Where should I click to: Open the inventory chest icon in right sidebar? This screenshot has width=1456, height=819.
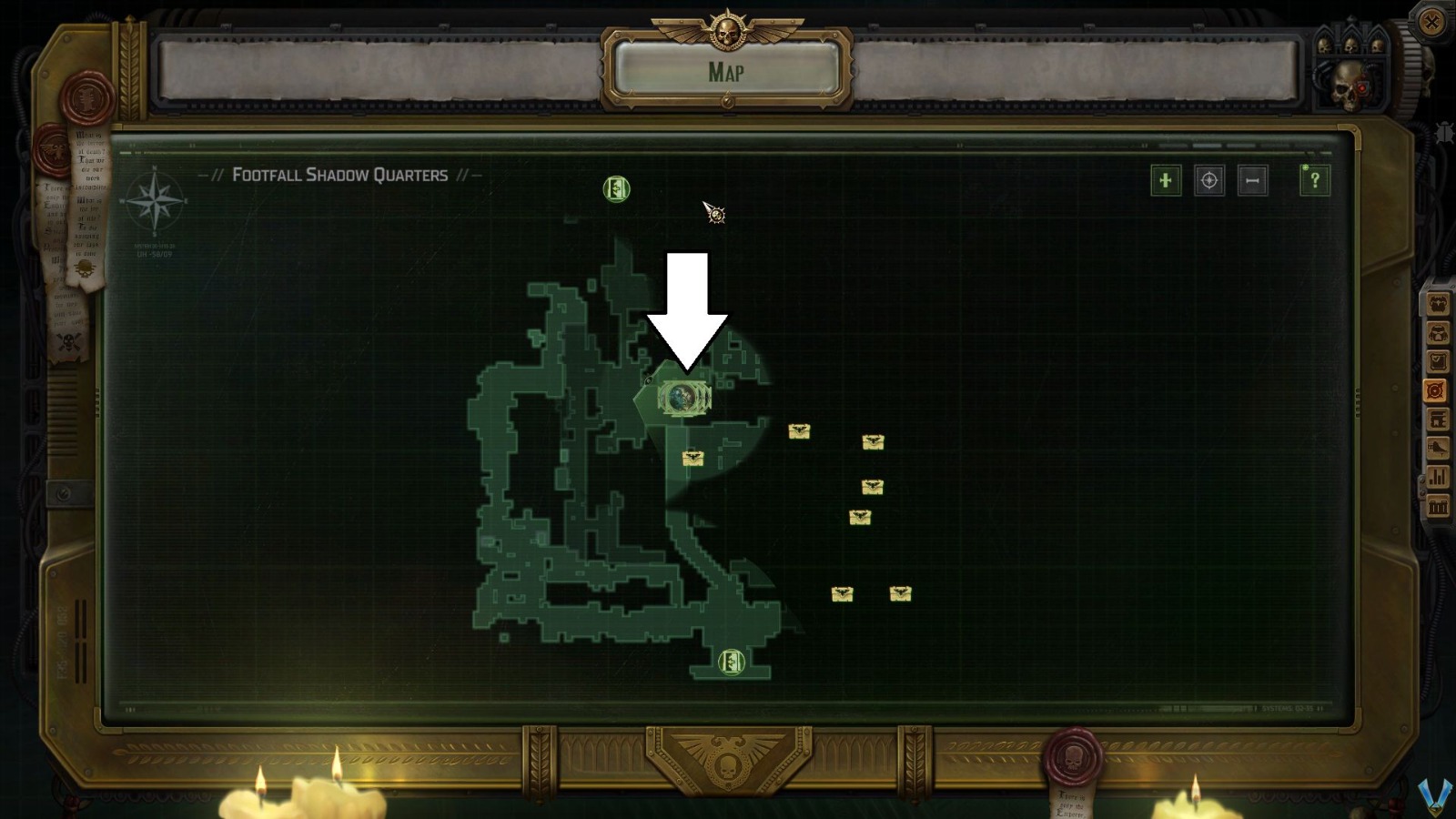pos(1436,305)
